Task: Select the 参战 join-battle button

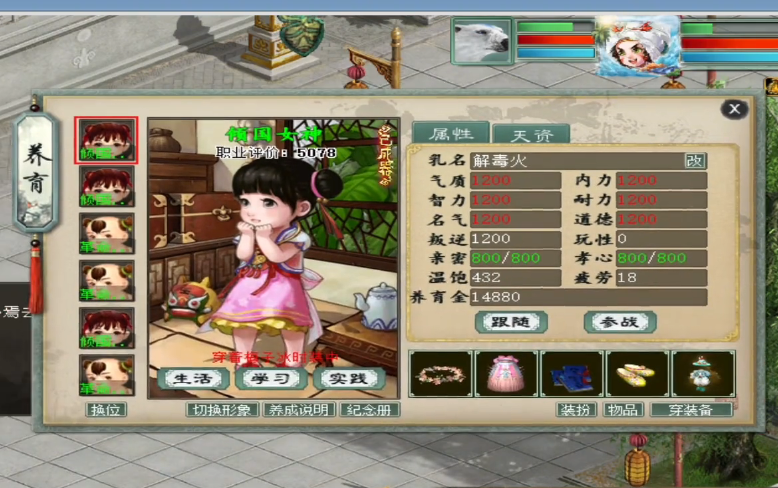Action: [x=620, y=322]
